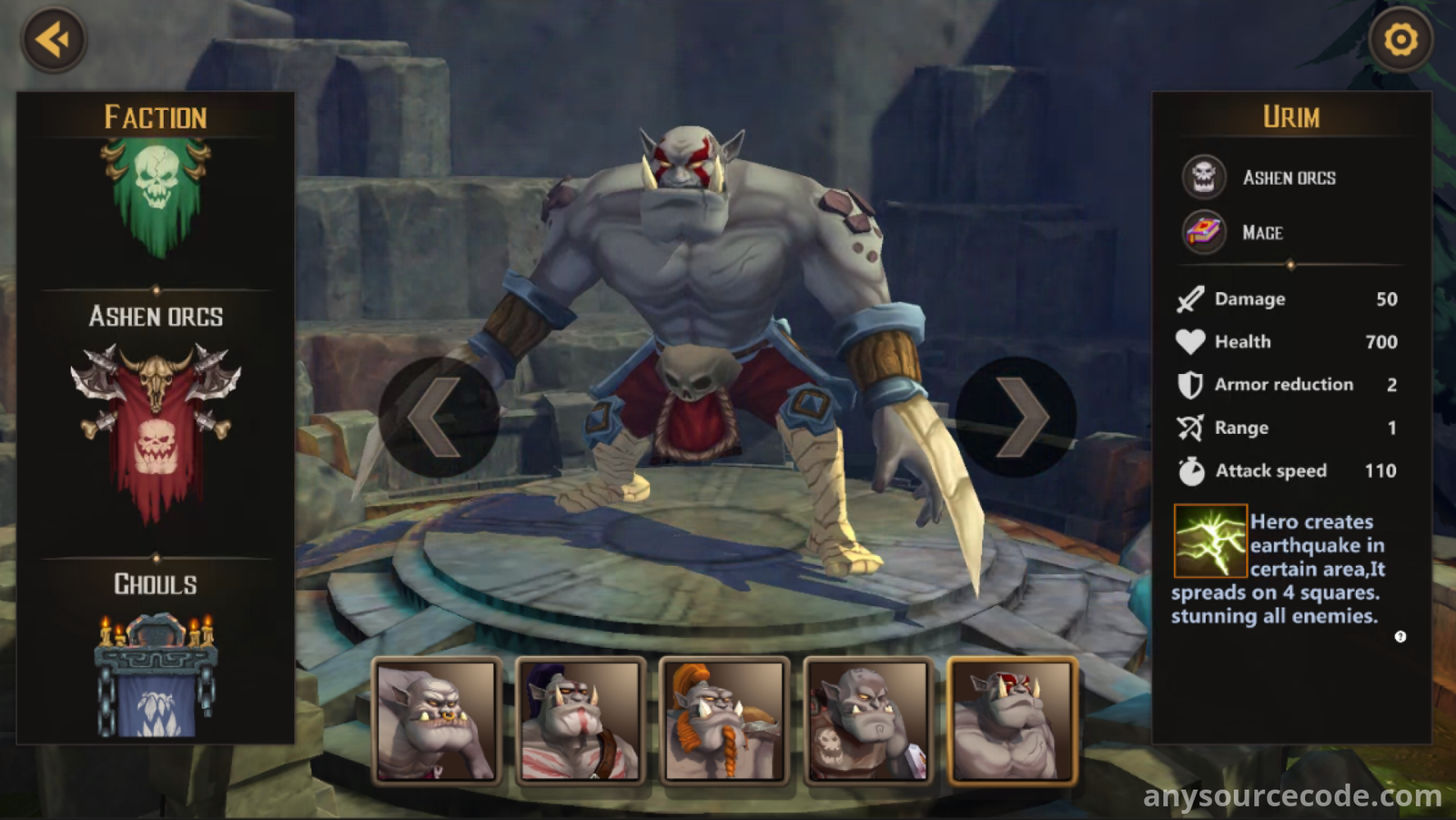Click the earthquake ability icon
The width and height of the screenshot is (1456, 820).
(x=1209, y=541)
